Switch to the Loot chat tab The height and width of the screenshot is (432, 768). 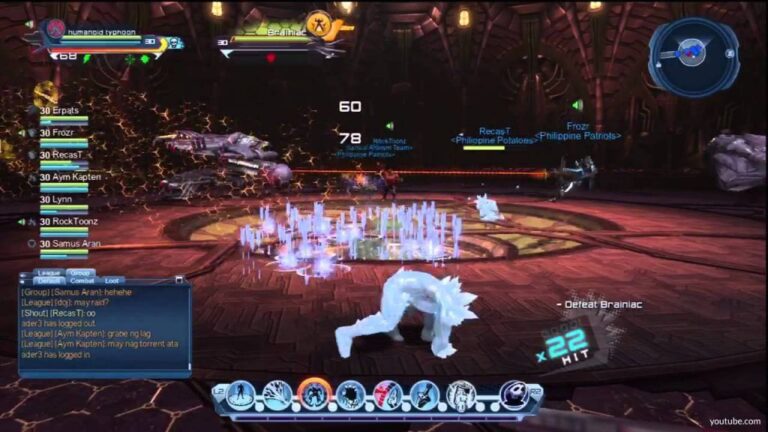pos(112,281)
